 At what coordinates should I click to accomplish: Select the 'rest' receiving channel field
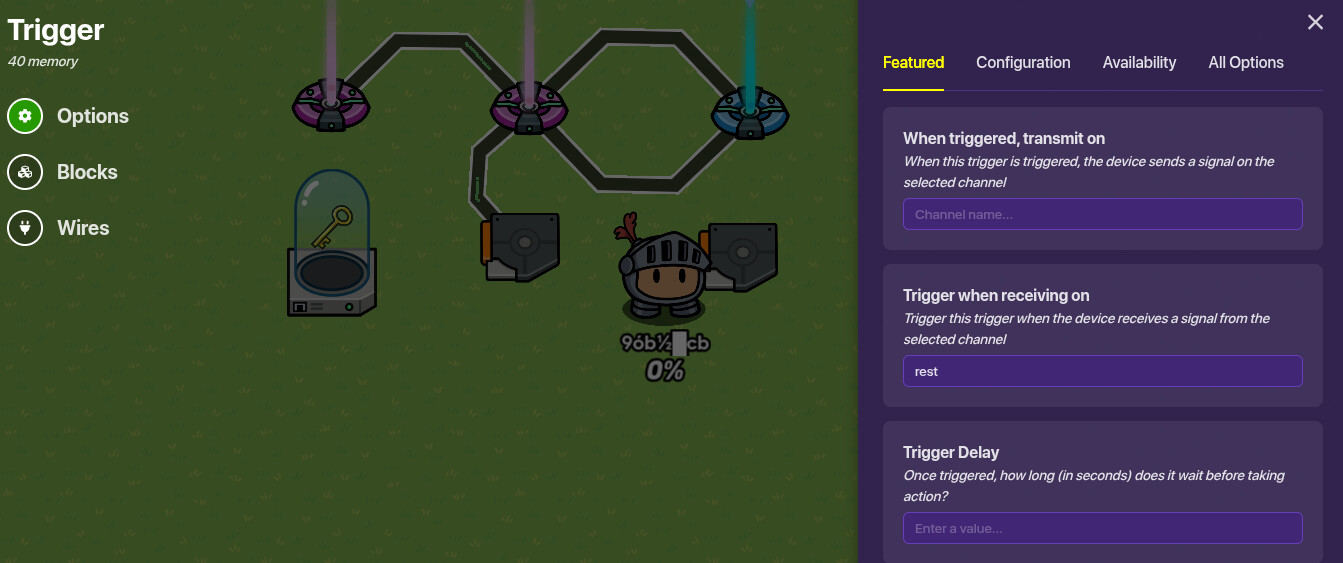pos(1102,371)
